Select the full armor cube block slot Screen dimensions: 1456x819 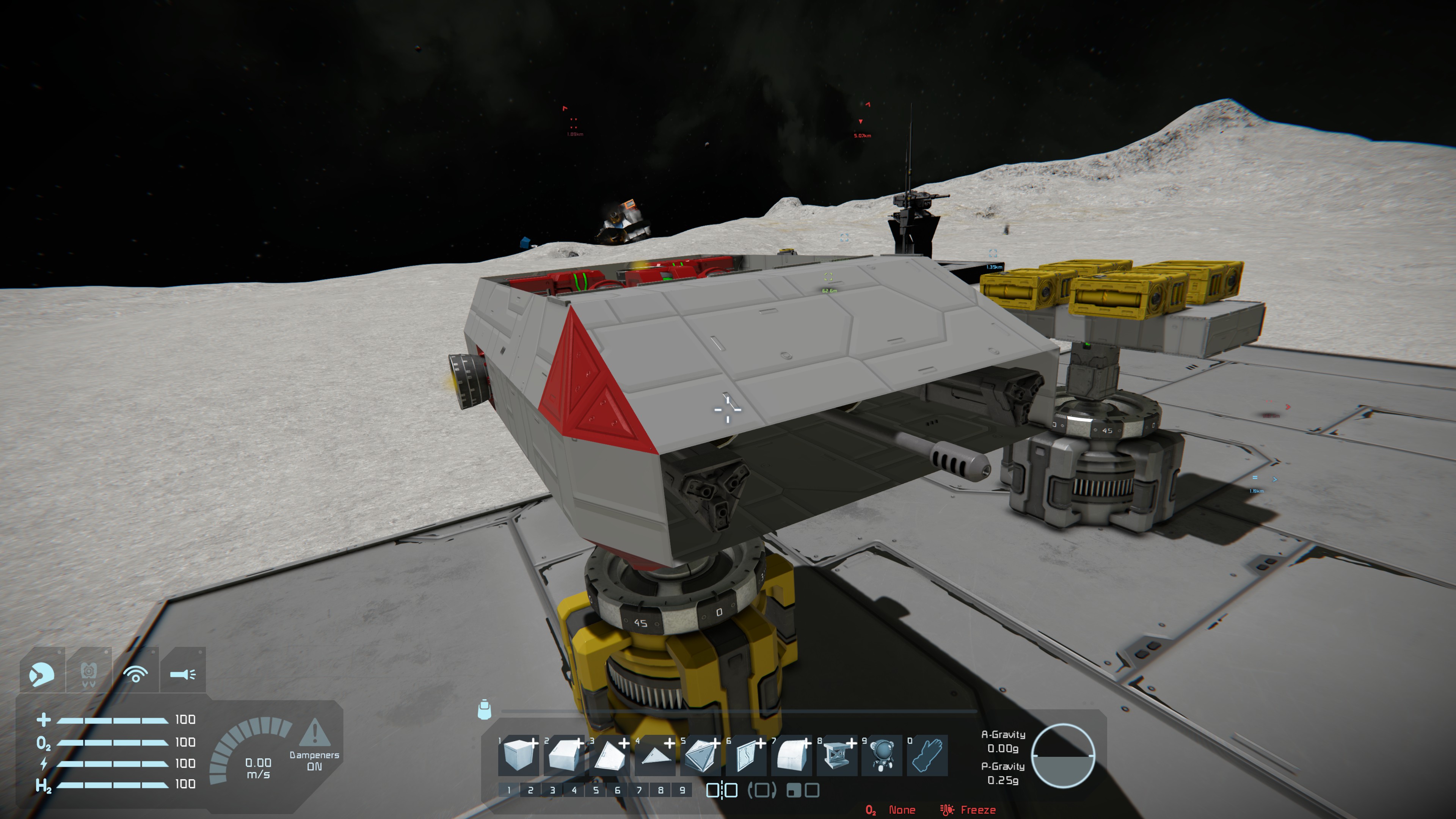pyautogui.click(x=518, y=755)
